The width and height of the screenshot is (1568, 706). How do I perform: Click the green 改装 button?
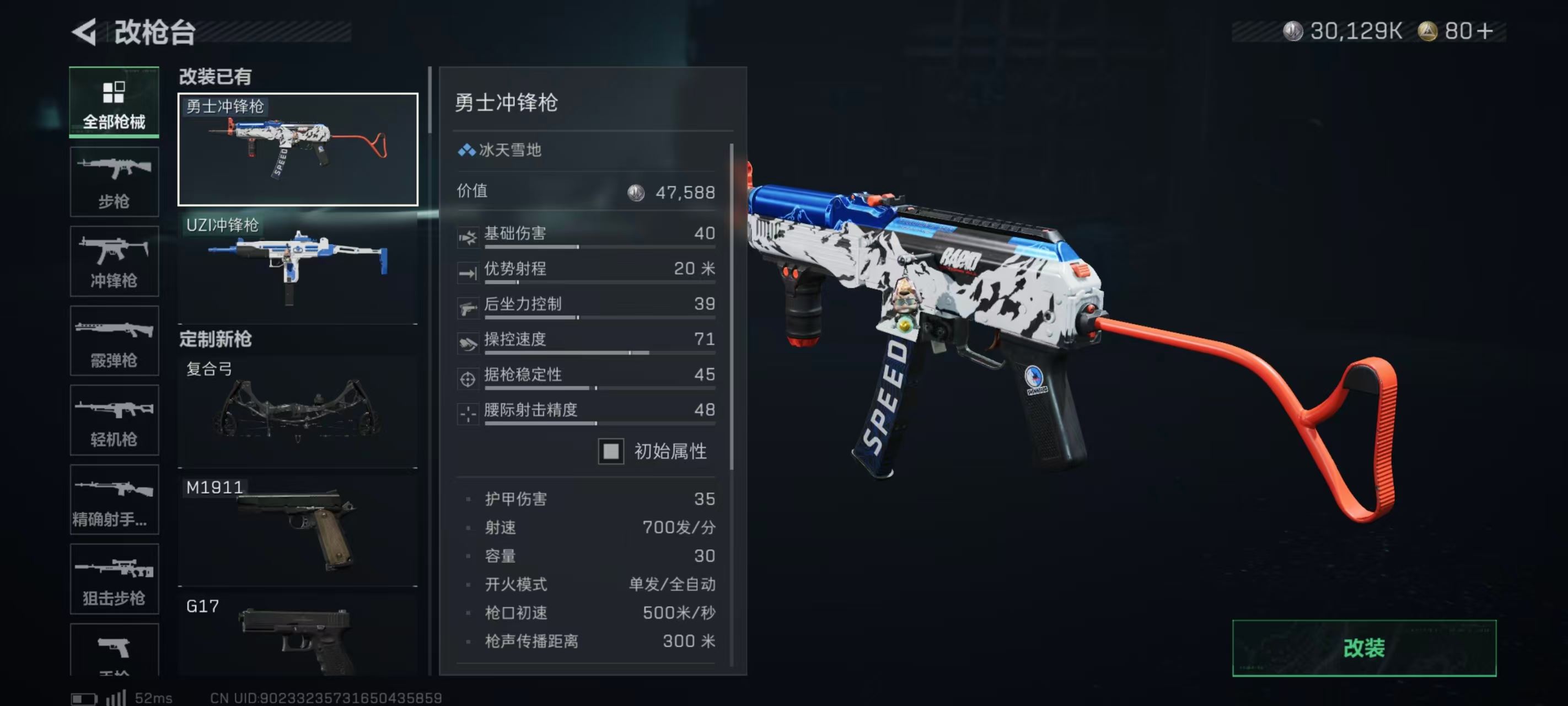coord(1363,648)
